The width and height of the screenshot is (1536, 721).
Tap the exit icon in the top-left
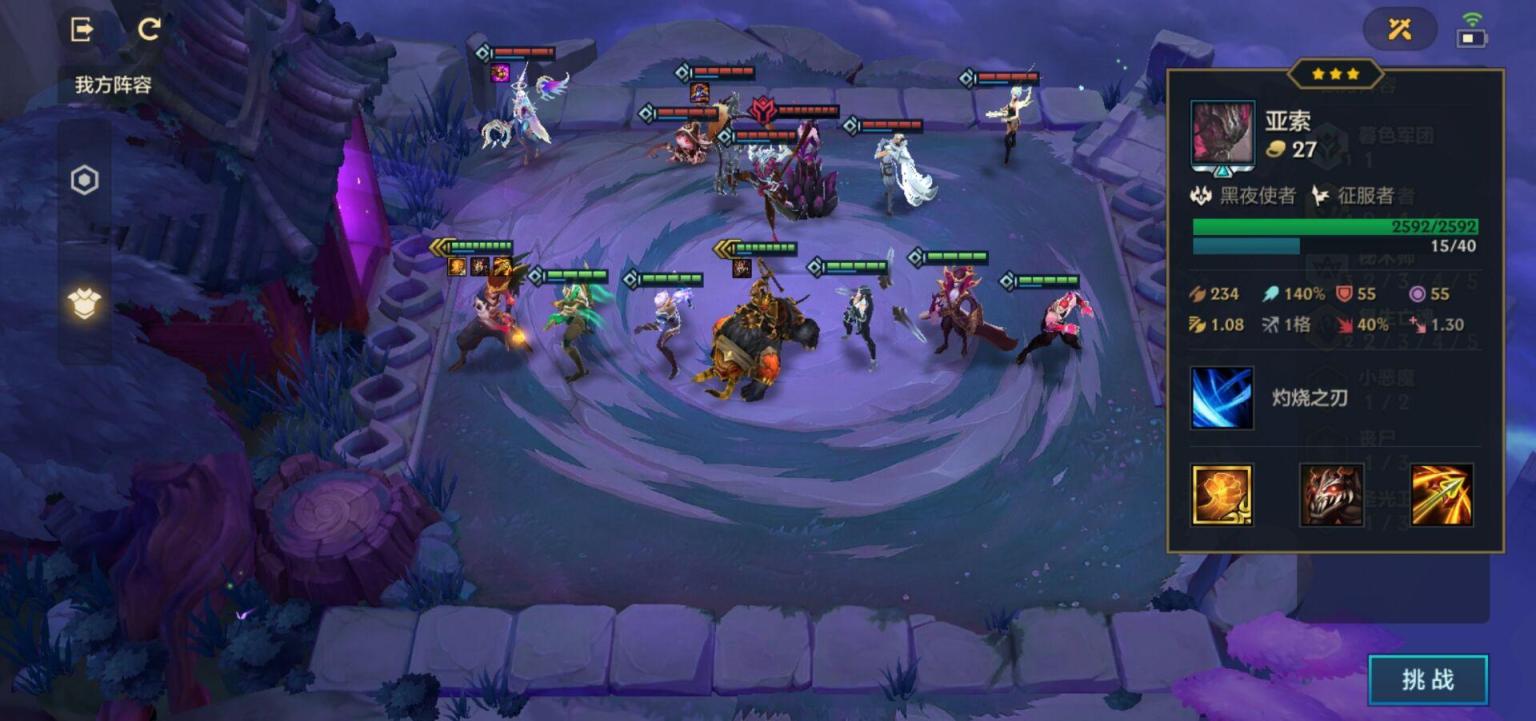coord(82,29)
